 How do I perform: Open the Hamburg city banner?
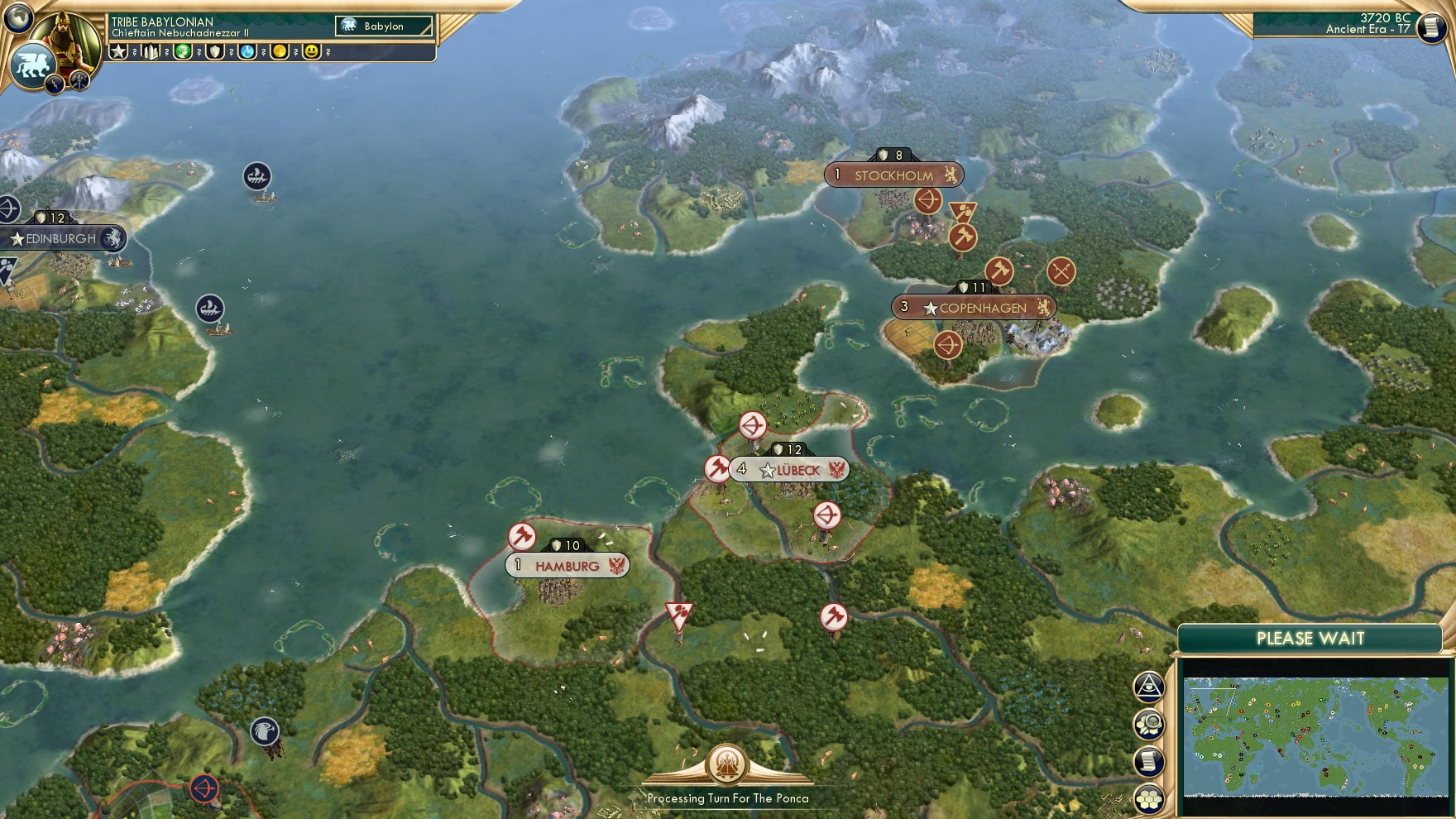(565, 564)
